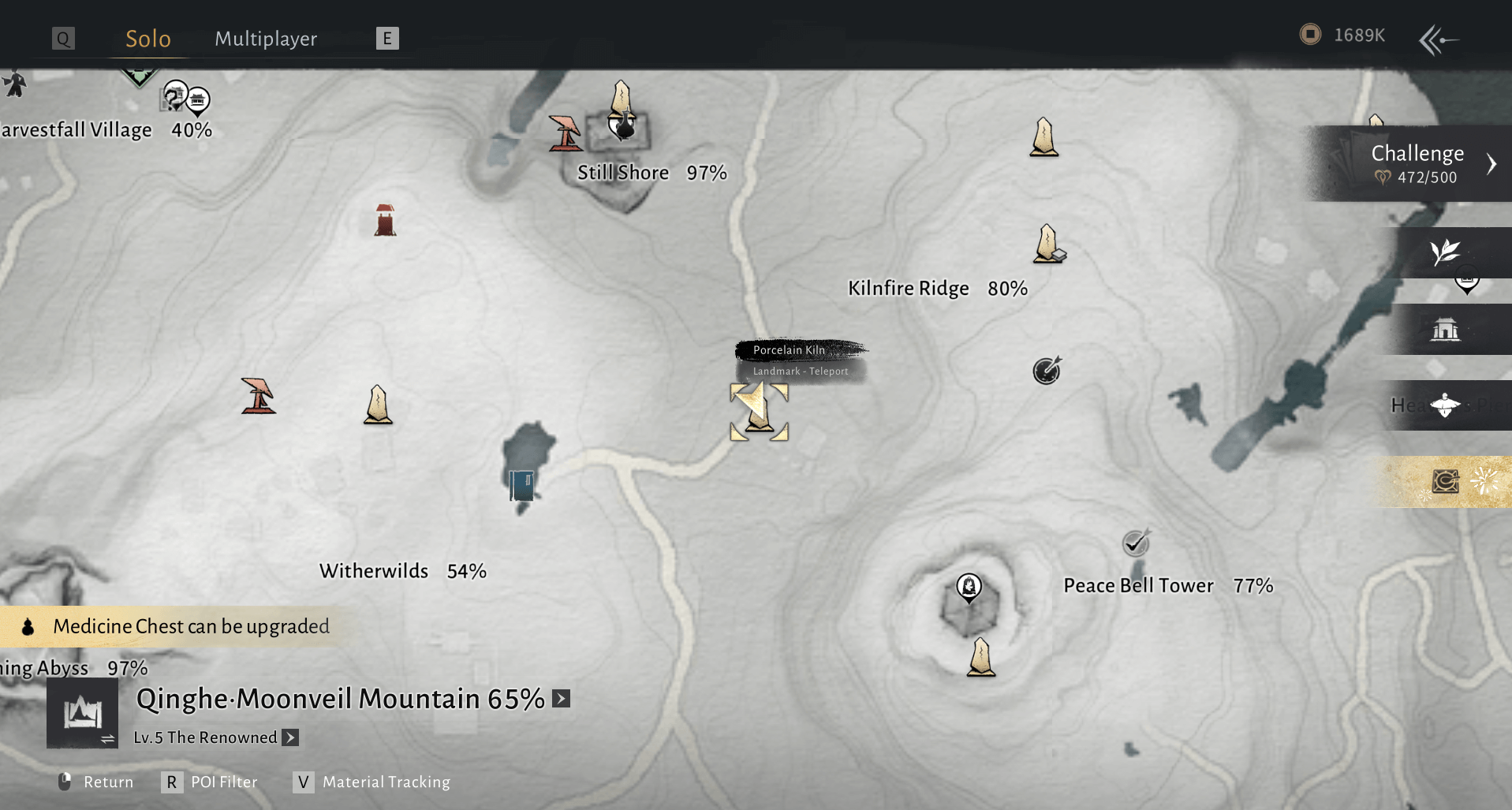The width and height of the screenshot is (1512, 810).
Task: Open the Lv.5 The Renowned details
Action: [x=291, y=737]
